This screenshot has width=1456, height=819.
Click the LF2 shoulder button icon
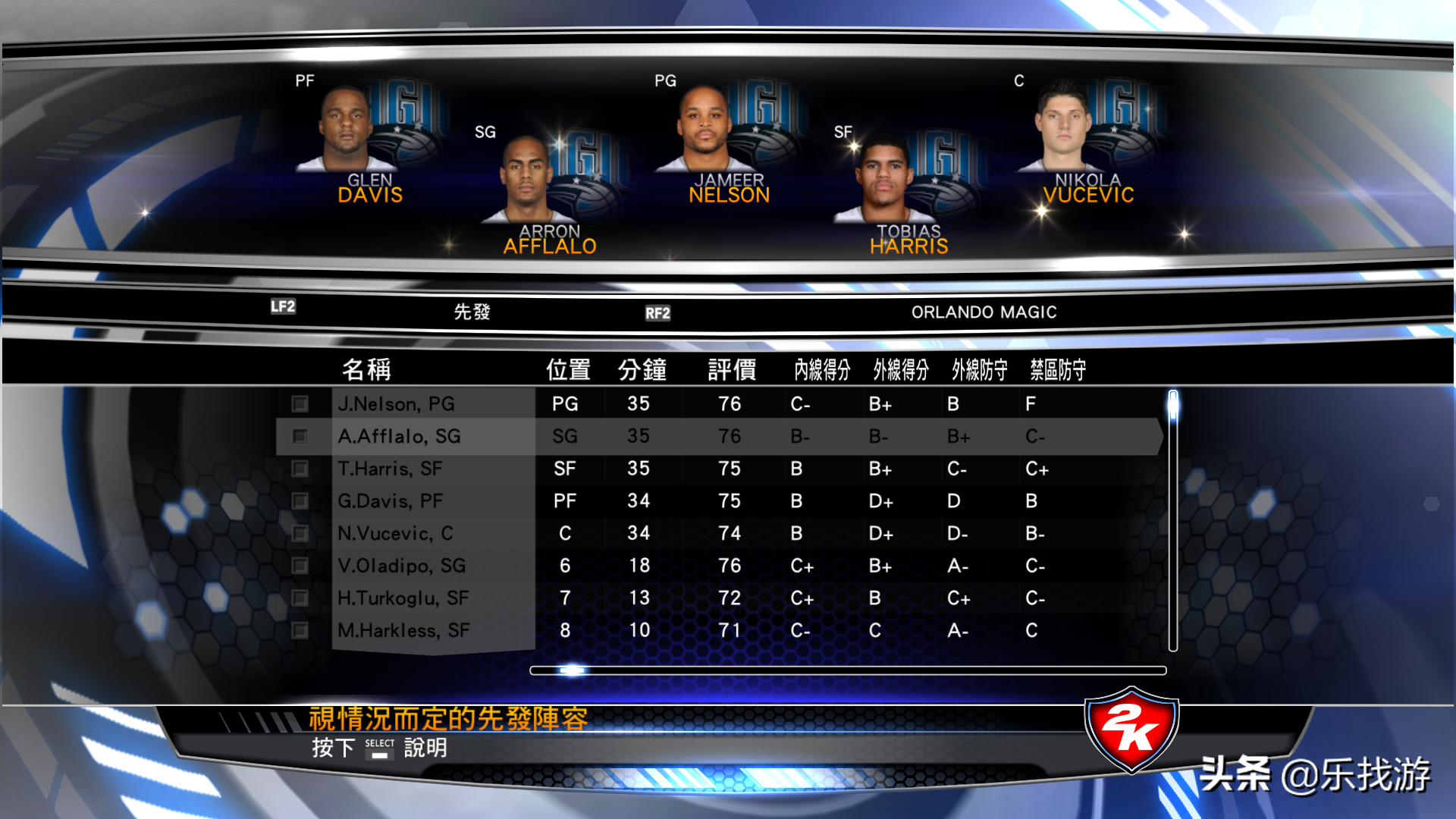click(281, 306)
